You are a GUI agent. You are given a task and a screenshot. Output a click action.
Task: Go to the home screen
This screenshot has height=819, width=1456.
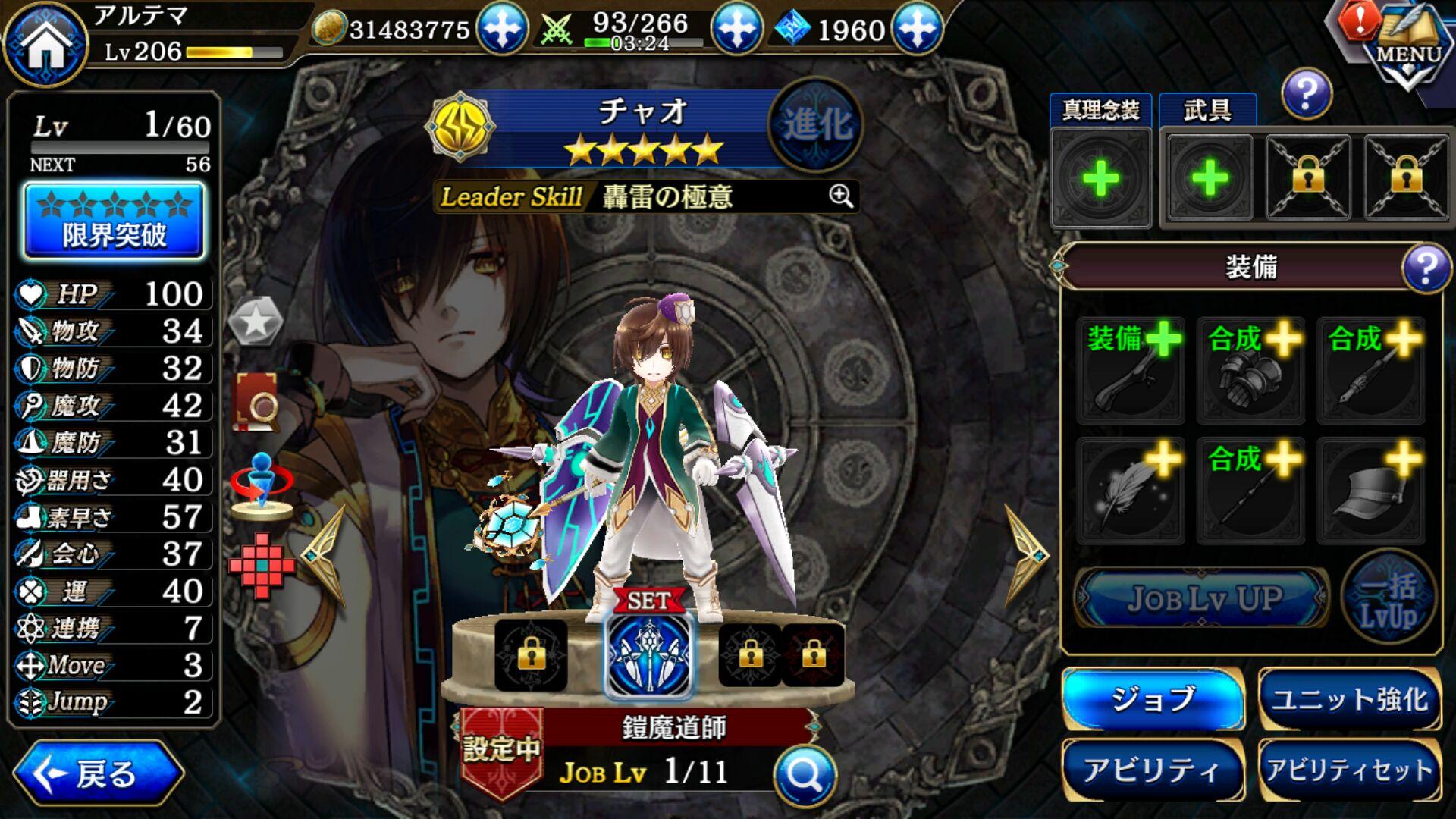45,44
